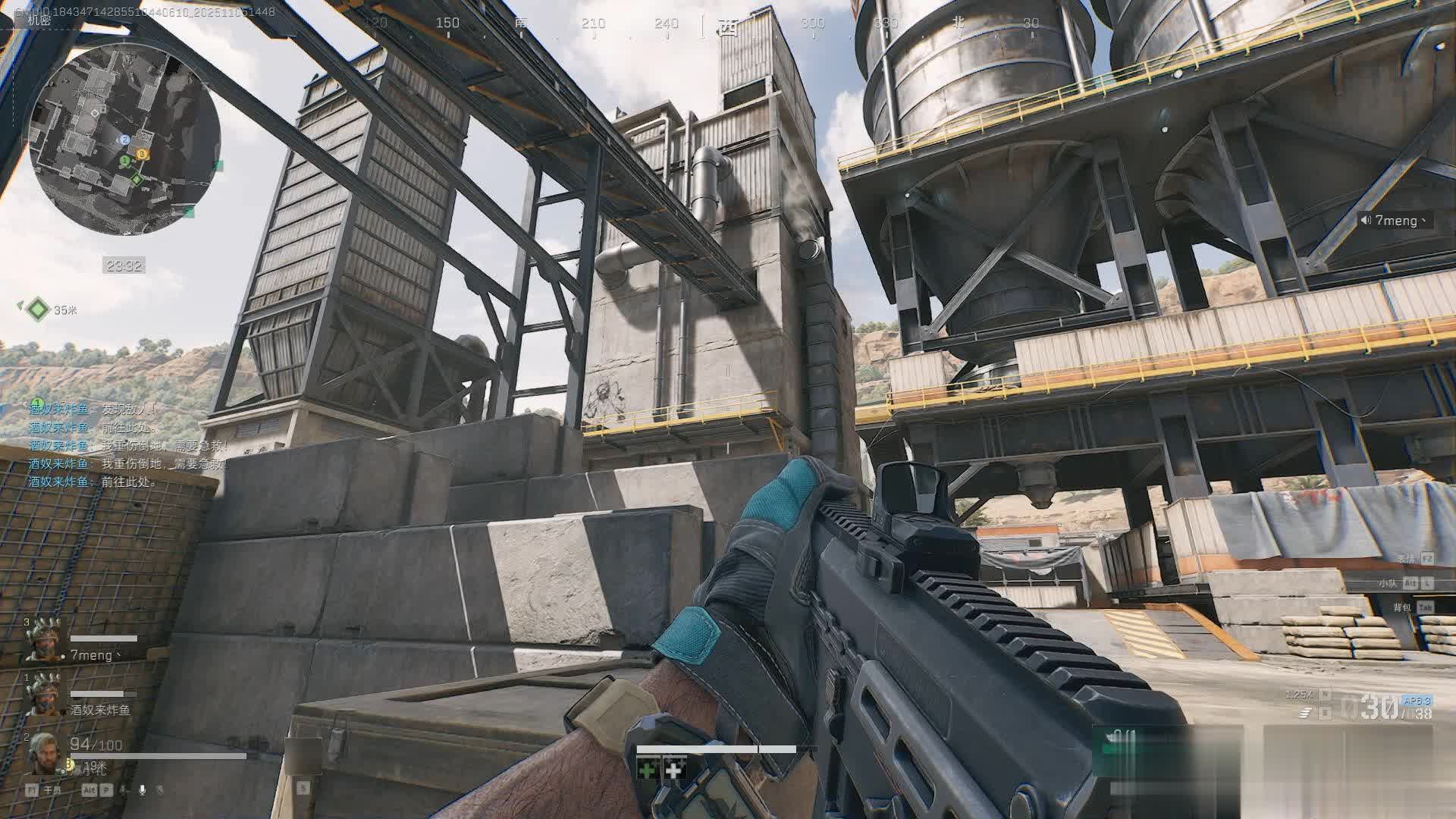Click the 干员 operator shortcut label

pos(52,790)
